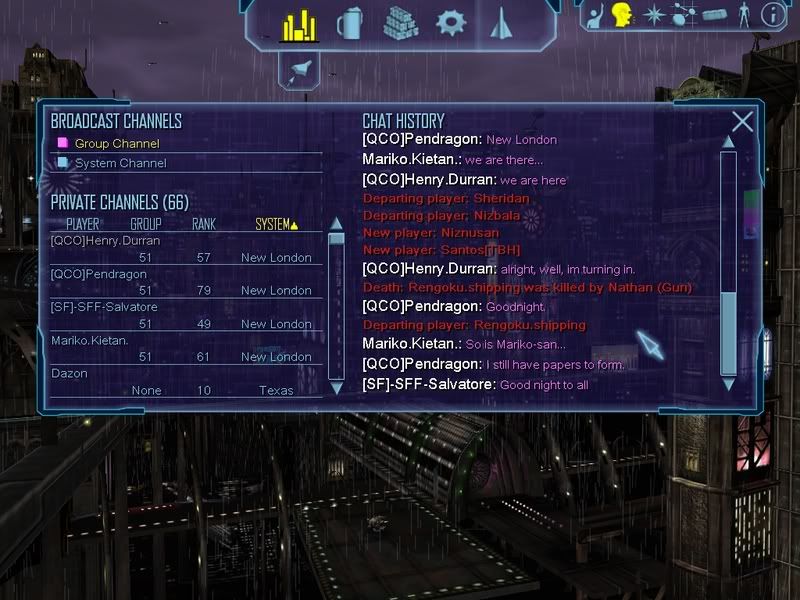Pick [SF]-SFF-Salvatore from the player list
This screenshot has height=600, width=800.
coord(104,307)
